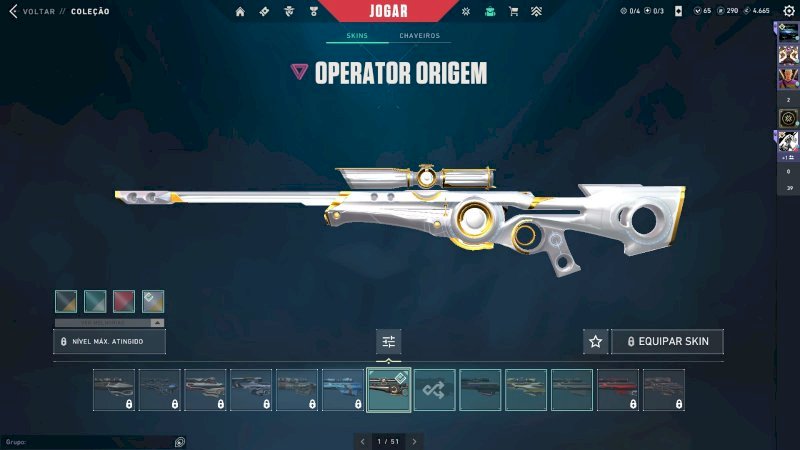Image resolution: width=800 pixels, height=450 pixels.
Task: Select the Skins tab
Action: click(x=357, y=36)
